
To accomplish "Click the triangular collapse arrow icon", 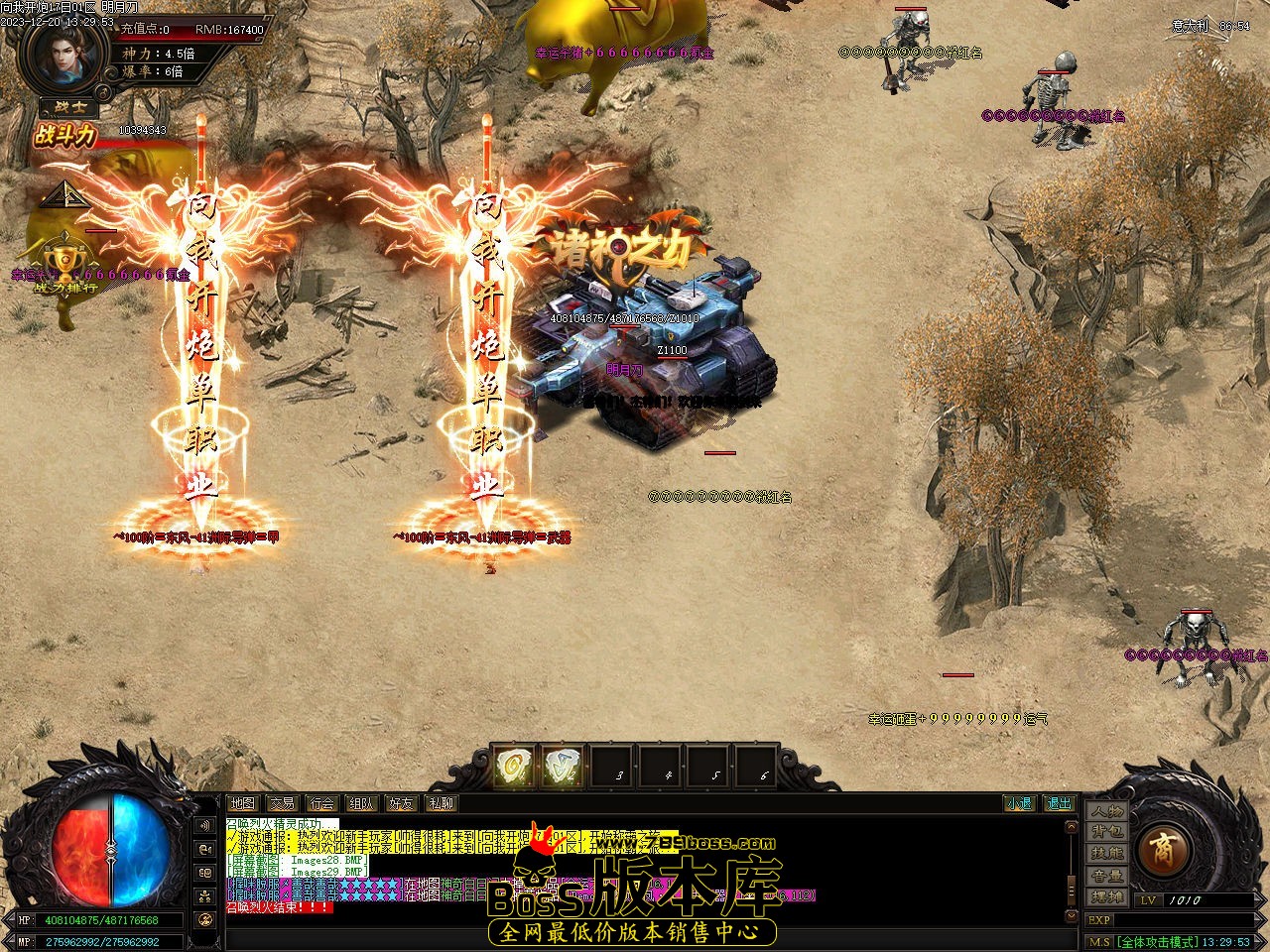I will 61,194.
